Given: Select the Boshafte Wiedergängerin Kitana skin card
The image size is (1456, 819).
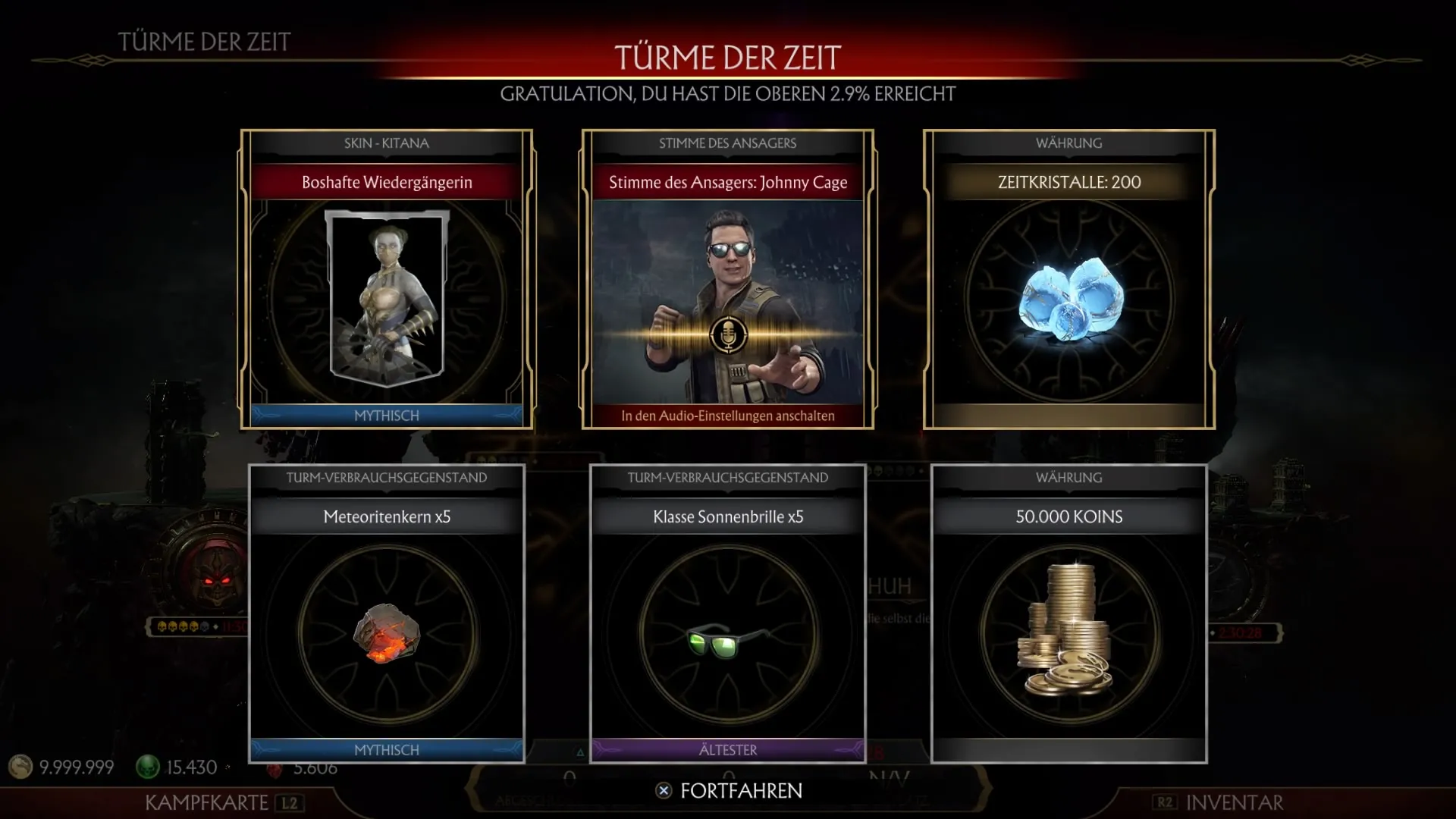Looking at the screenshot, I should tap(387, 279).
